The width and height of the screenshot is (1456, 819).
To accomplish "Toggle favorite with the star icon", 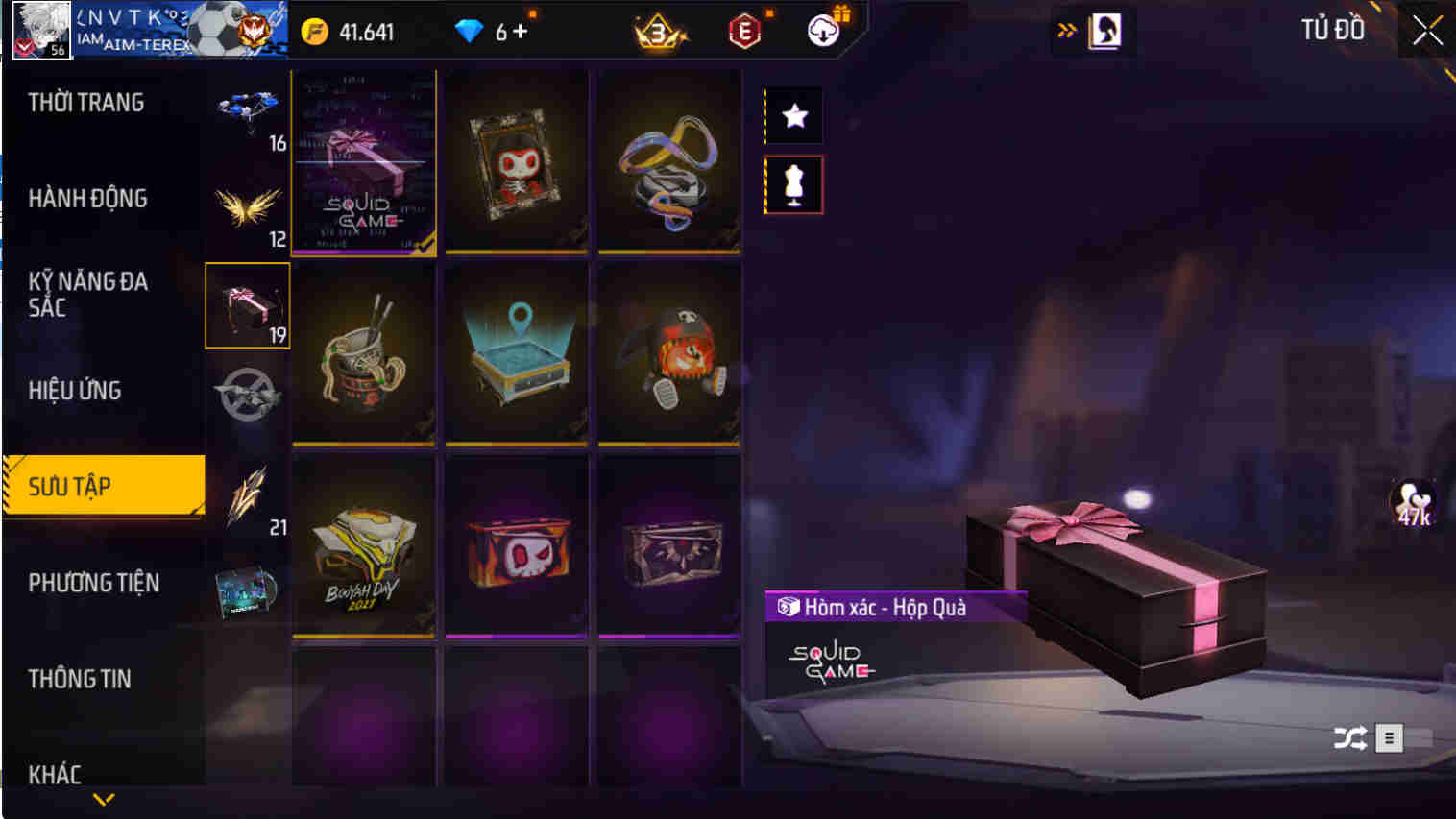I will pyautogui.click(x=793, y=115).
